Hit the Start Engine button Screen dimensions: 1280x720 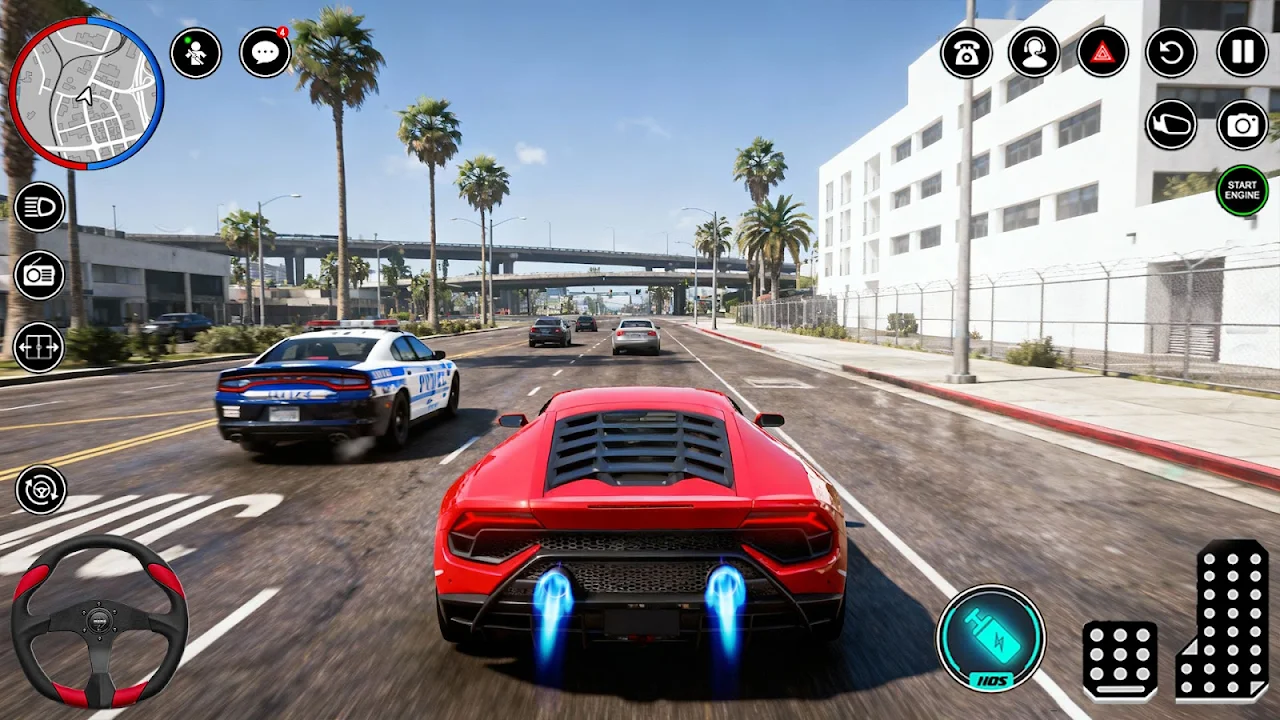(1242, 190)
